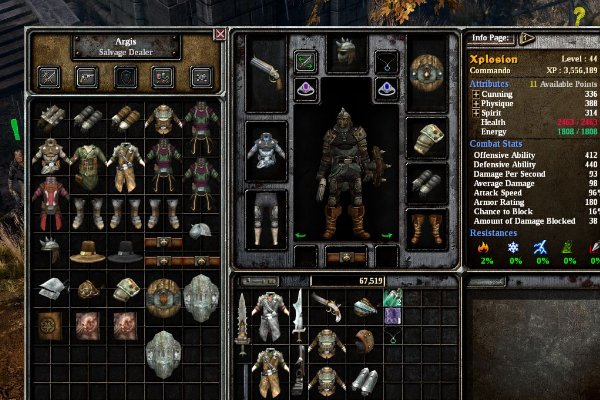600x400 pixels.
Task: Select the first vendor tab with sword icon
Action: click(x=48, y=76)
